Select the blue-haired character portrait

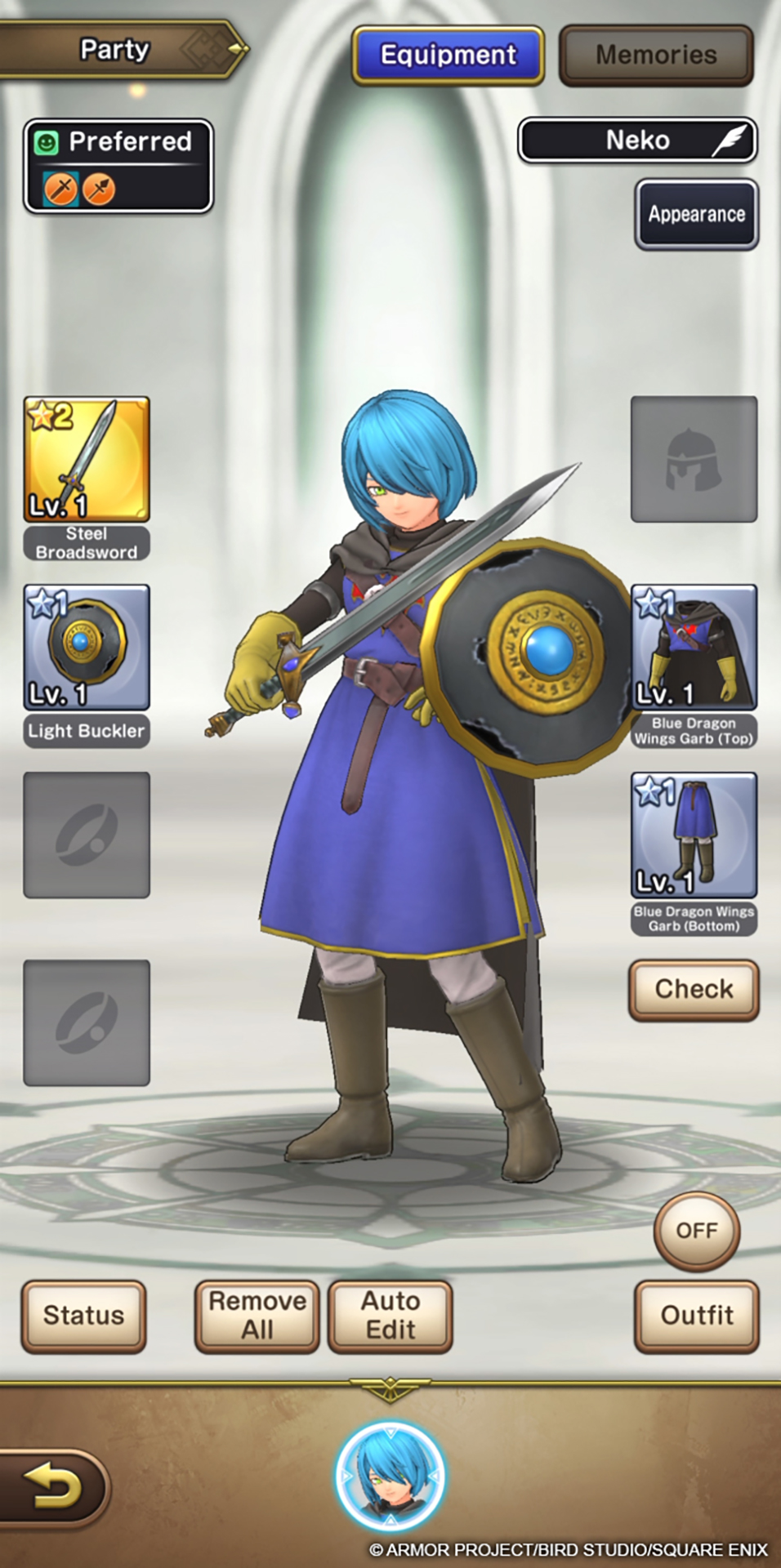tap(390, 1477)
